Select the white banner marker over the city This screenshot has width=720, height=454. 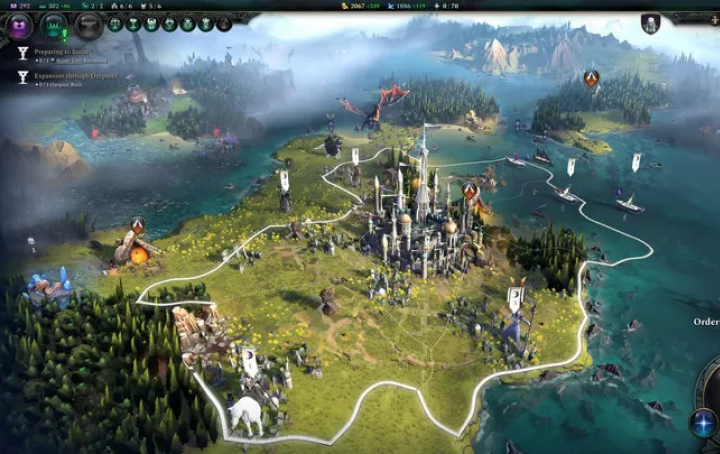click(354, 156)
